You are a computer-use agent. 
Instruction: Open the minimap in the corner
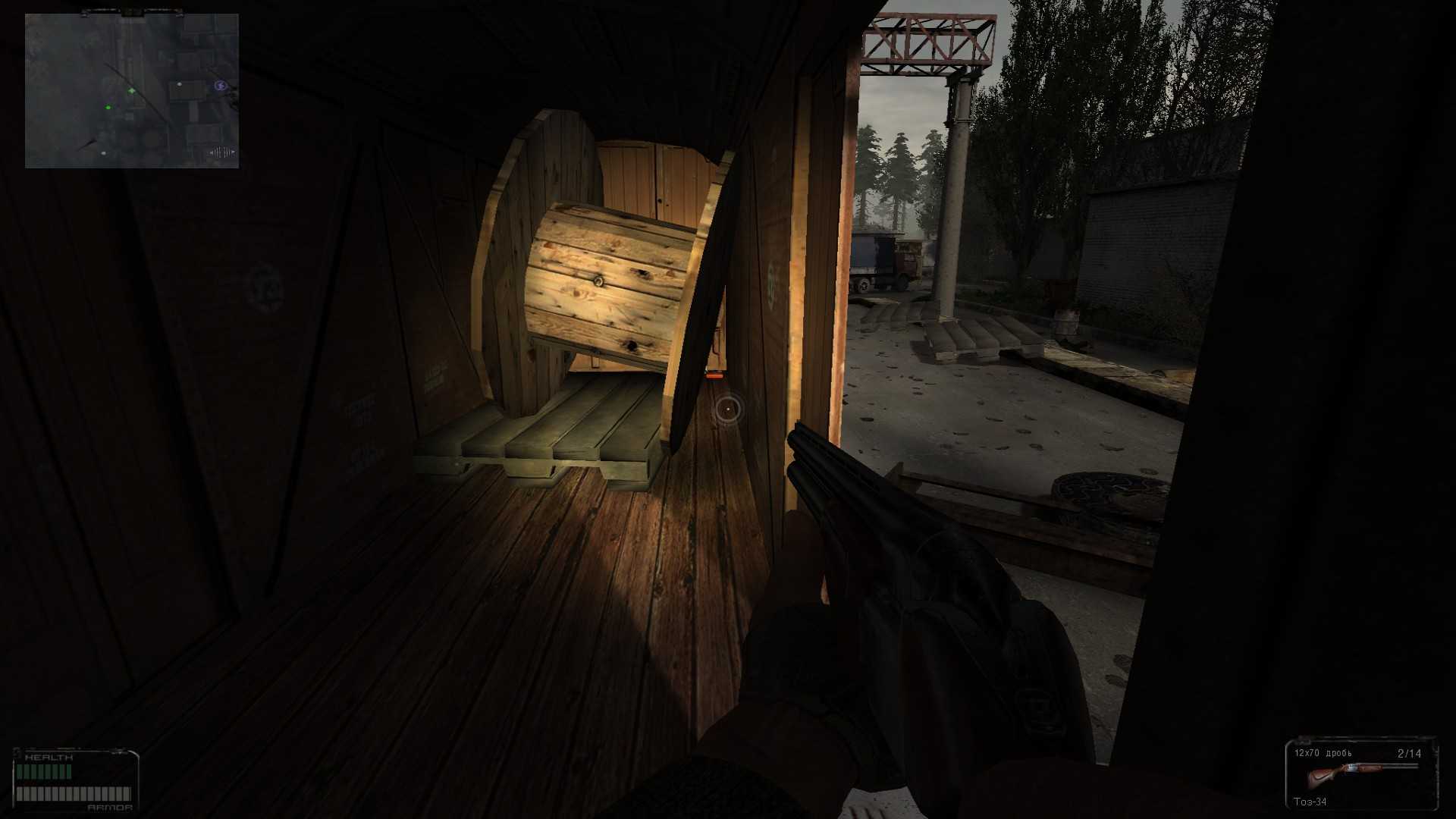131,90
